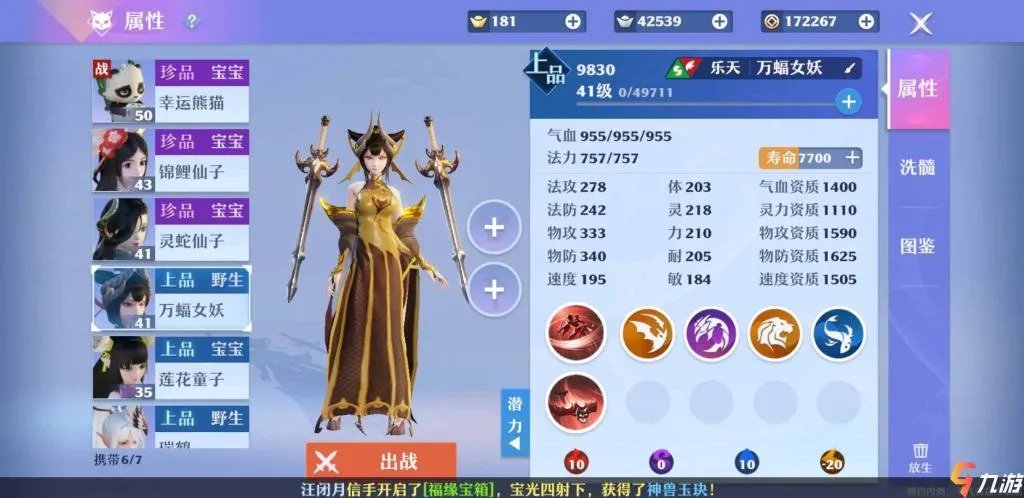View the orange bat wings skill

pos(647,334)
